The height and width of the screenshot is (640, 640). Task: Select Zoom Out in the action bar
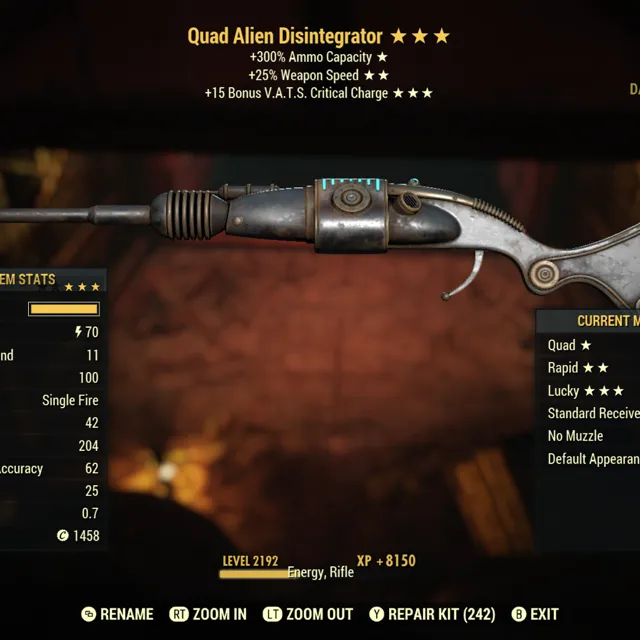pyautogui.click(x=307, y=614)
